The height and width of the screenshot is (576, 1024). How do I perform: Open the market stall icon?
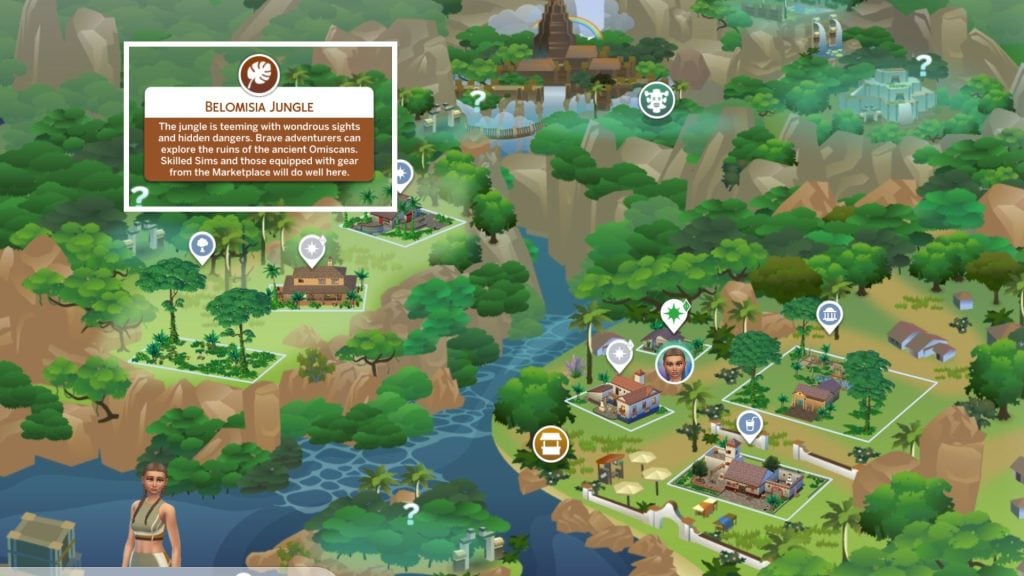[550, 442]
